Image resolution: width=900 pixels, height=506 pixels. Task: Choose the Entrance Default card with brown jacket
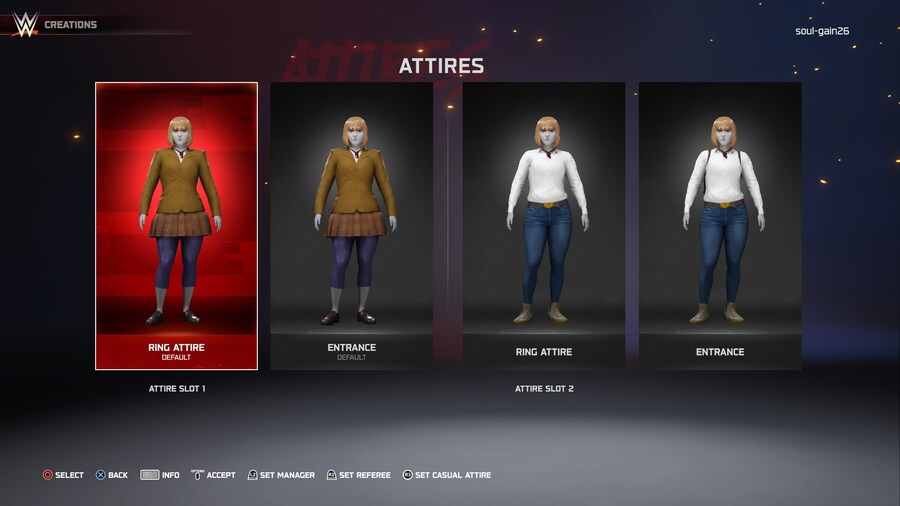pos(351,226)
